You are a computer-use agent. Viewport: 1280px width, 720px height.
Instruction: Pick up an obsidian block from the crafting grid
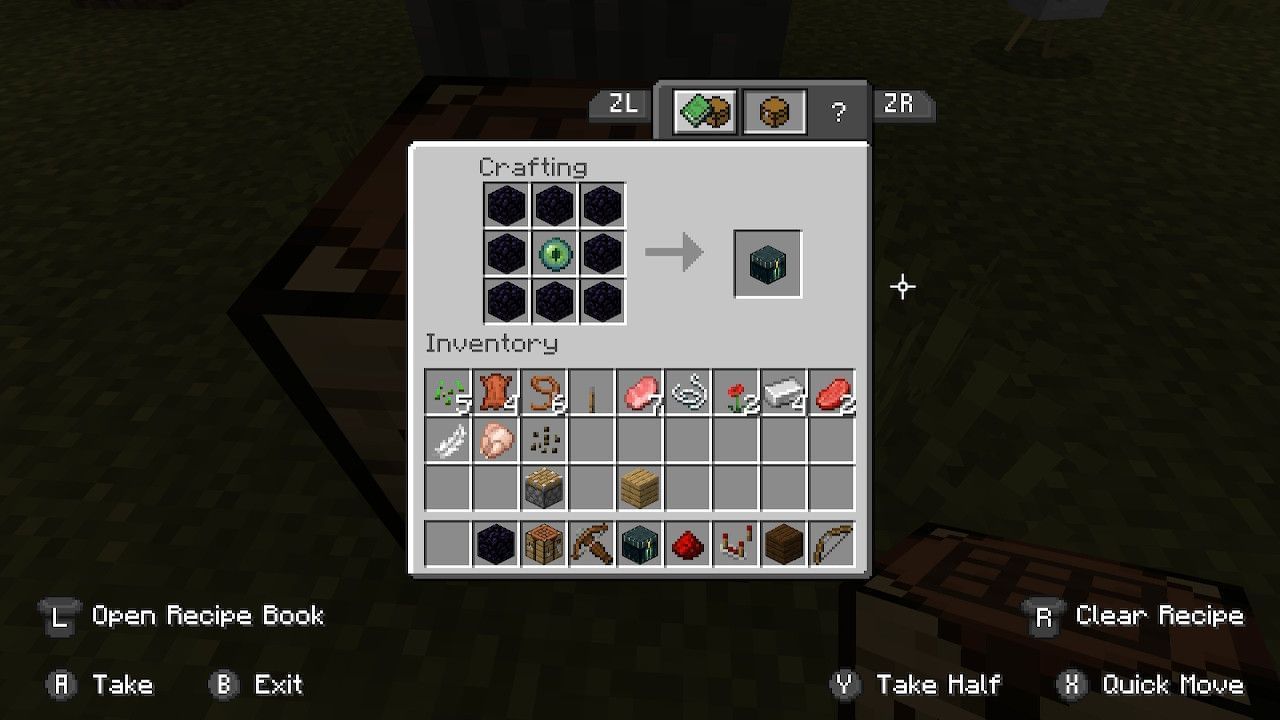(507, 206)
